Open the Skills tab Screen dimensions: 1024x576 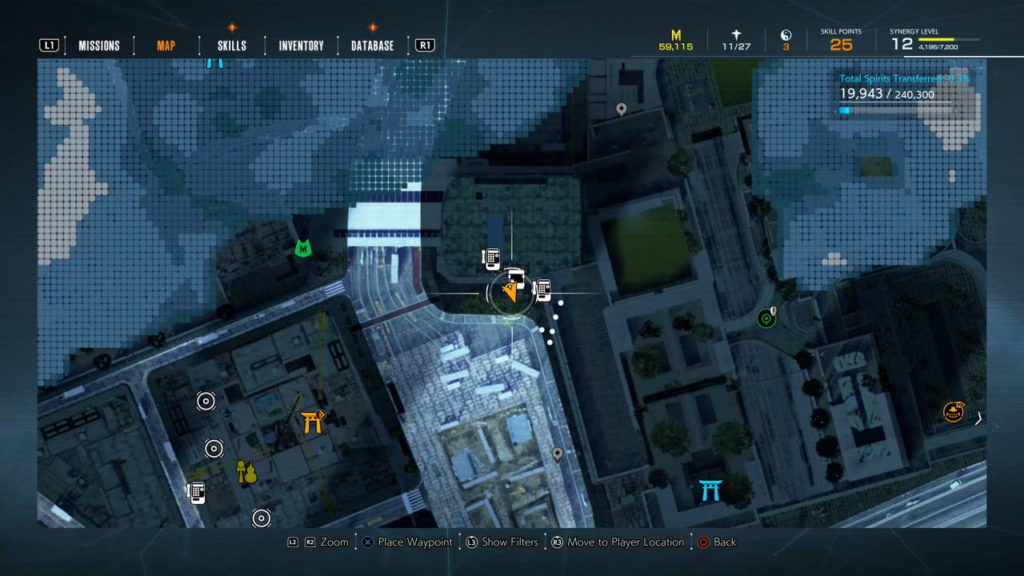[x=231, y=45]
